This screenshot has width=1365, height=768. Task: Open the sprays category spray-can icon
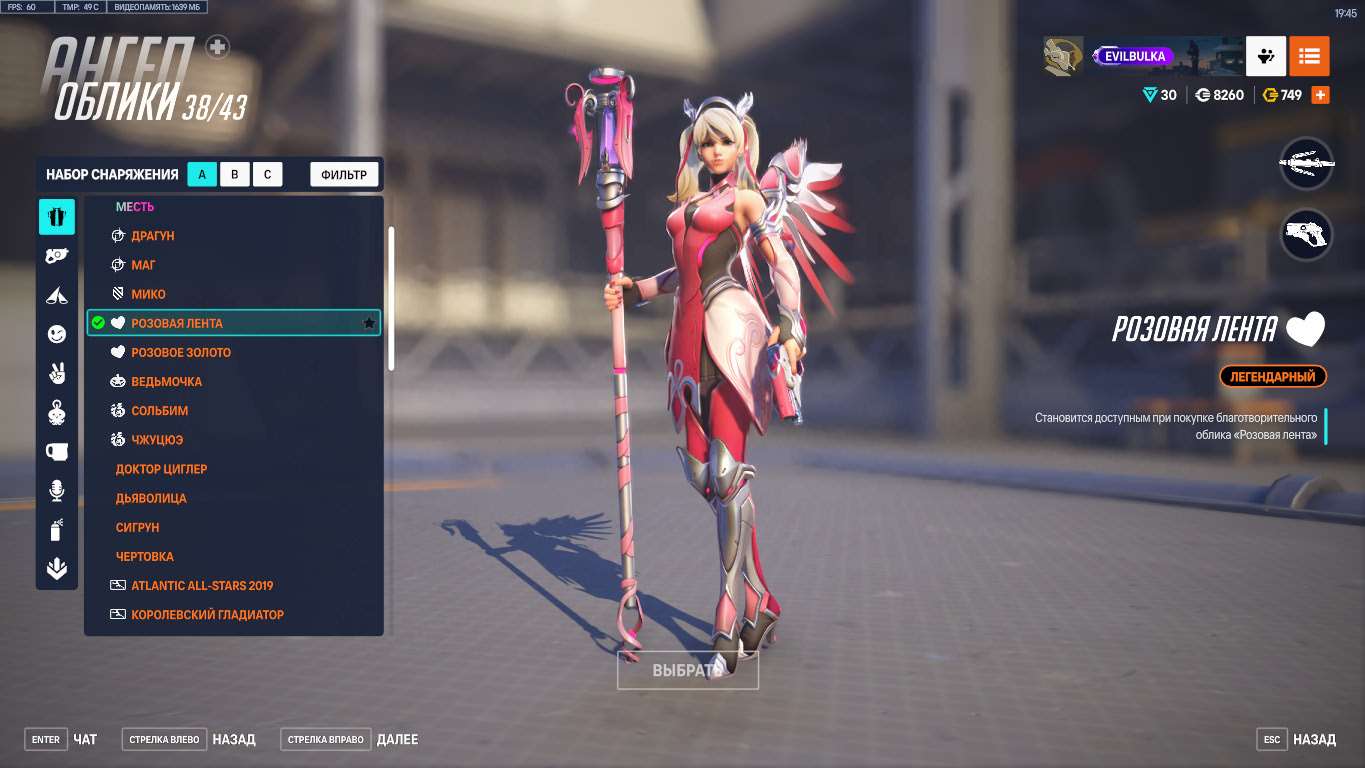56,530
